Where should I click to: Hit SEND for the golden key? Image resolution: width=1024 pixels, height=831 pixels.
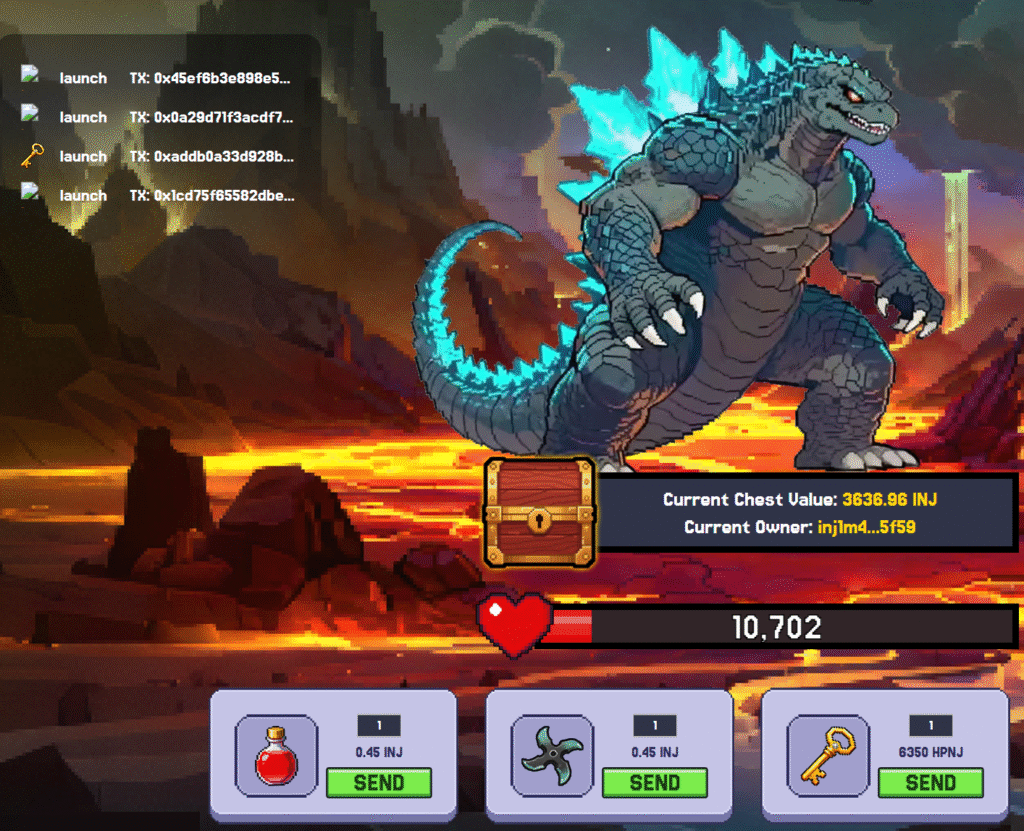pyautogui.click(x=930, y=782)
